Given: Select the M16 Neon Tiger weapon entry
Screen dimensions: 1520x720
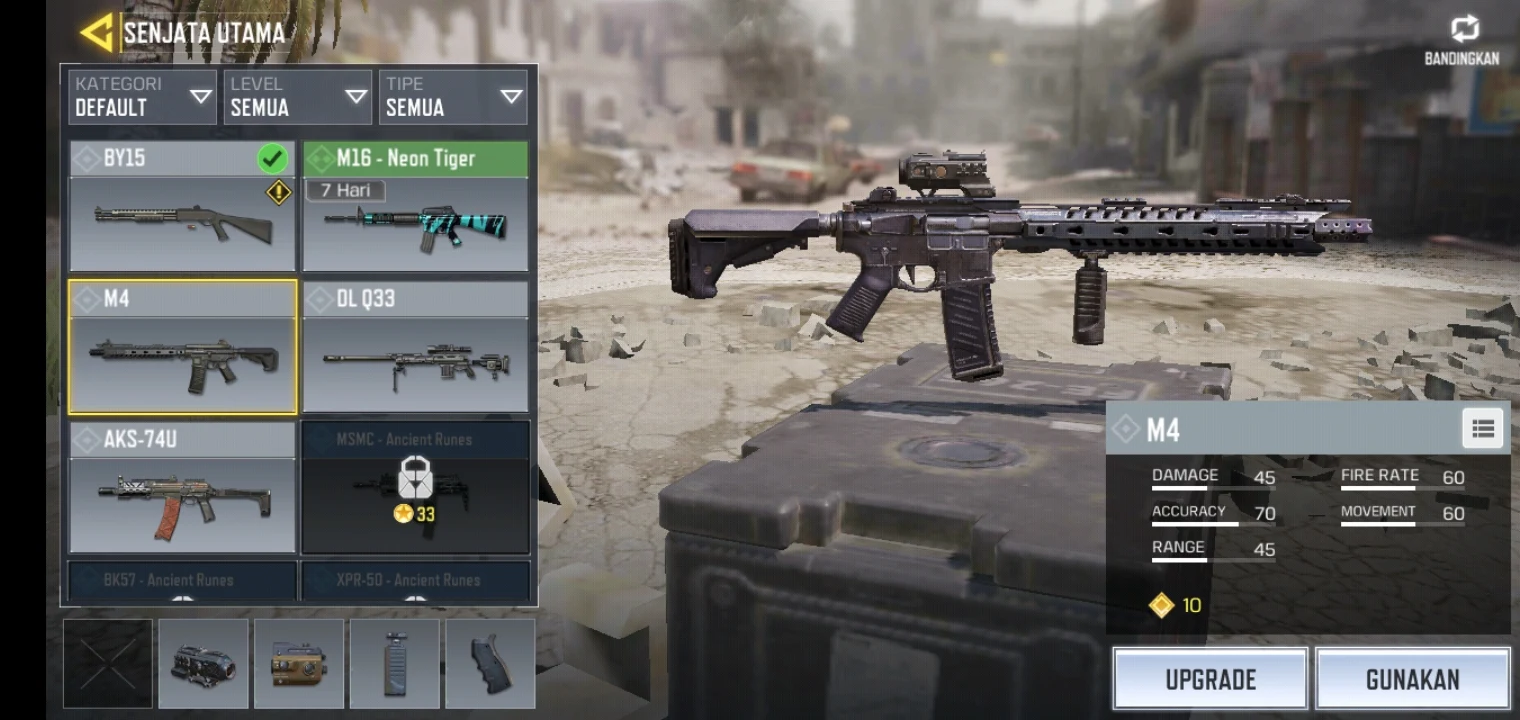Looking at the screenshot, I should (x=415, y=211).
